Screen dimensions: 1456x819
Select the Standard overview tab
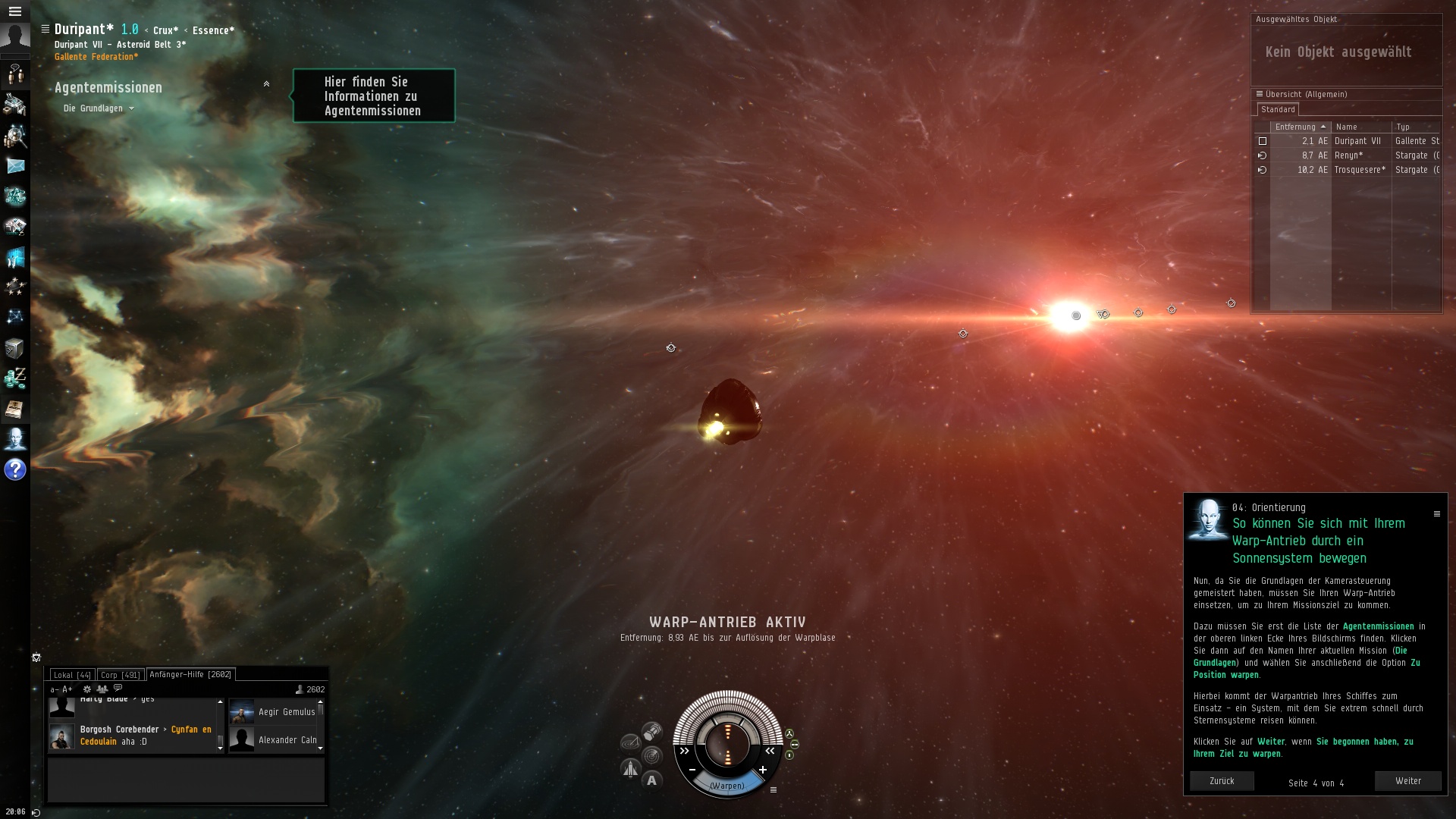(1278, 110)
